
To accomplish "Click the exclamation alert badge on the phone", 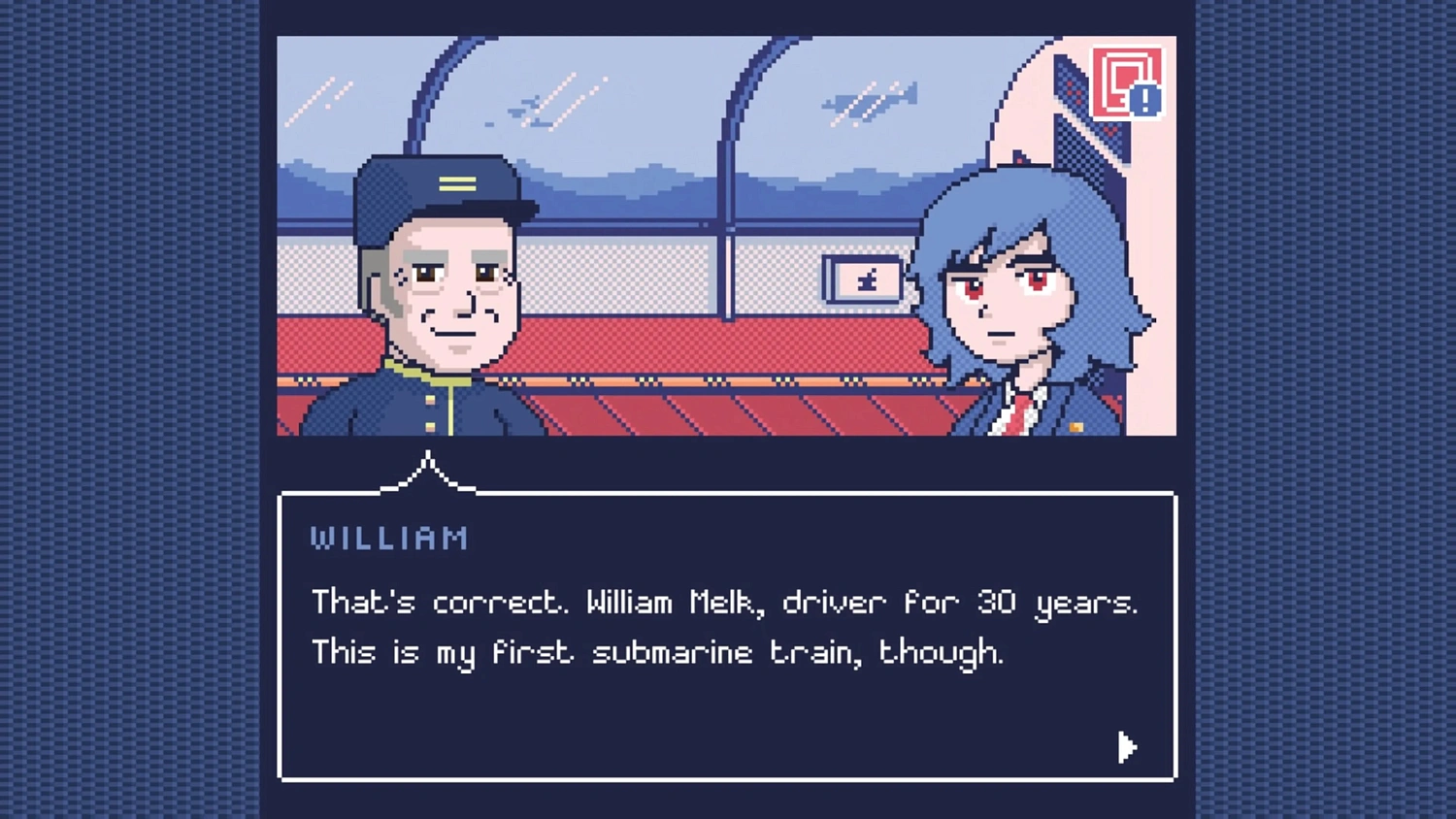I will pyautogui.click(x=1145, y=100).
